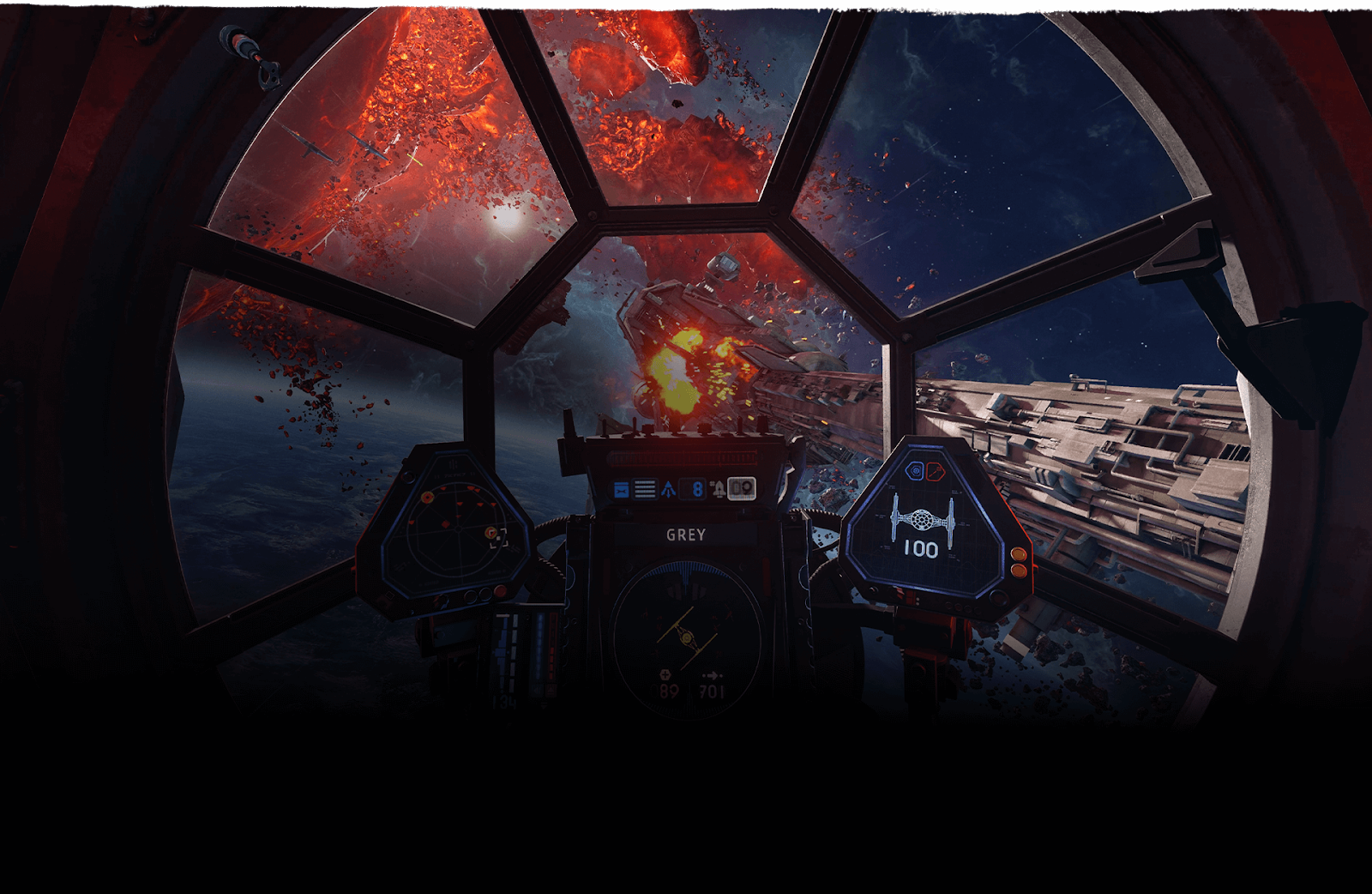Expand the crosshair target bracket on the radar
Screen dimensions: 1372x894
(498, 538)
